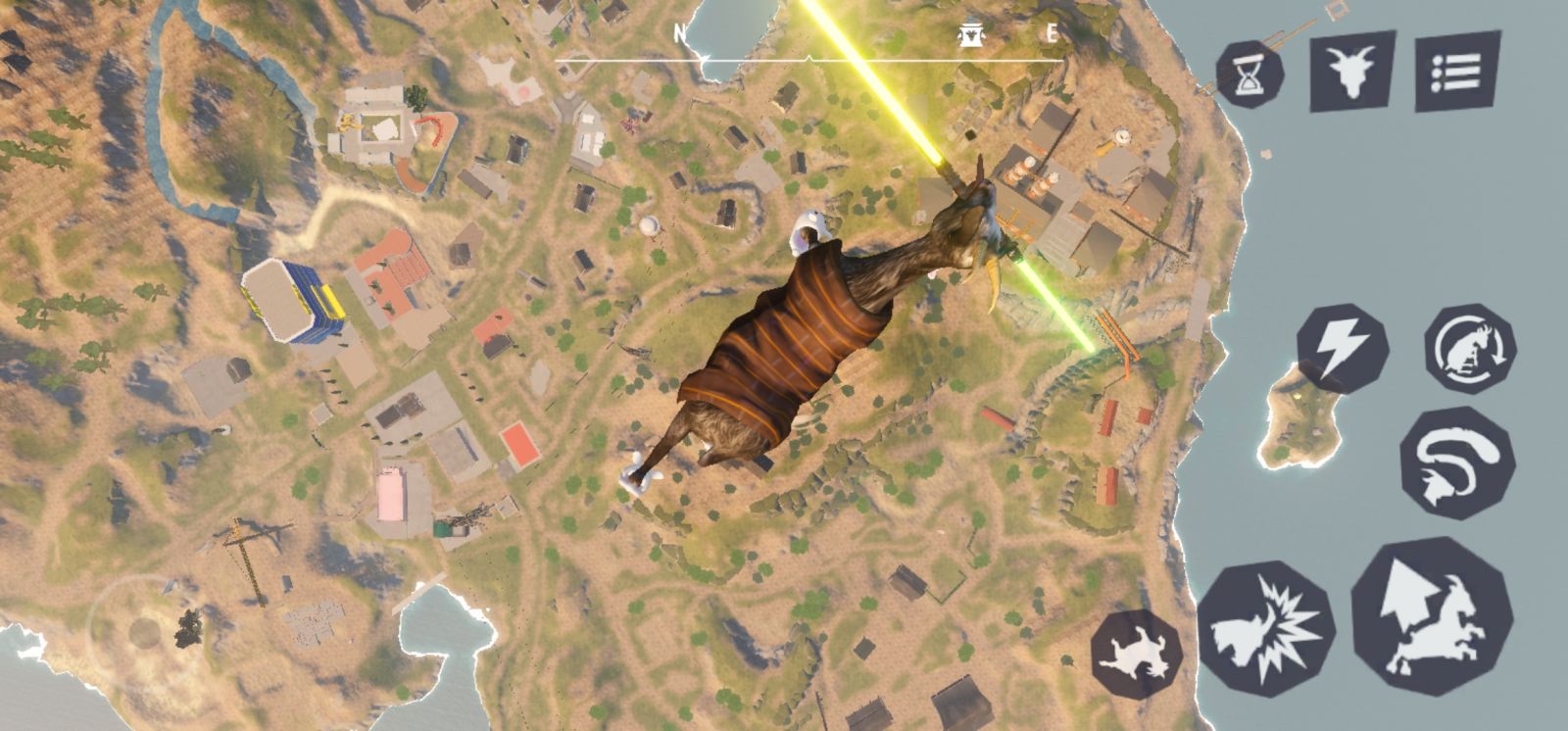This screenshot has width=1568, height=731.
Task: Trigger the headbutt attack button
Action: pos(1265,628)
